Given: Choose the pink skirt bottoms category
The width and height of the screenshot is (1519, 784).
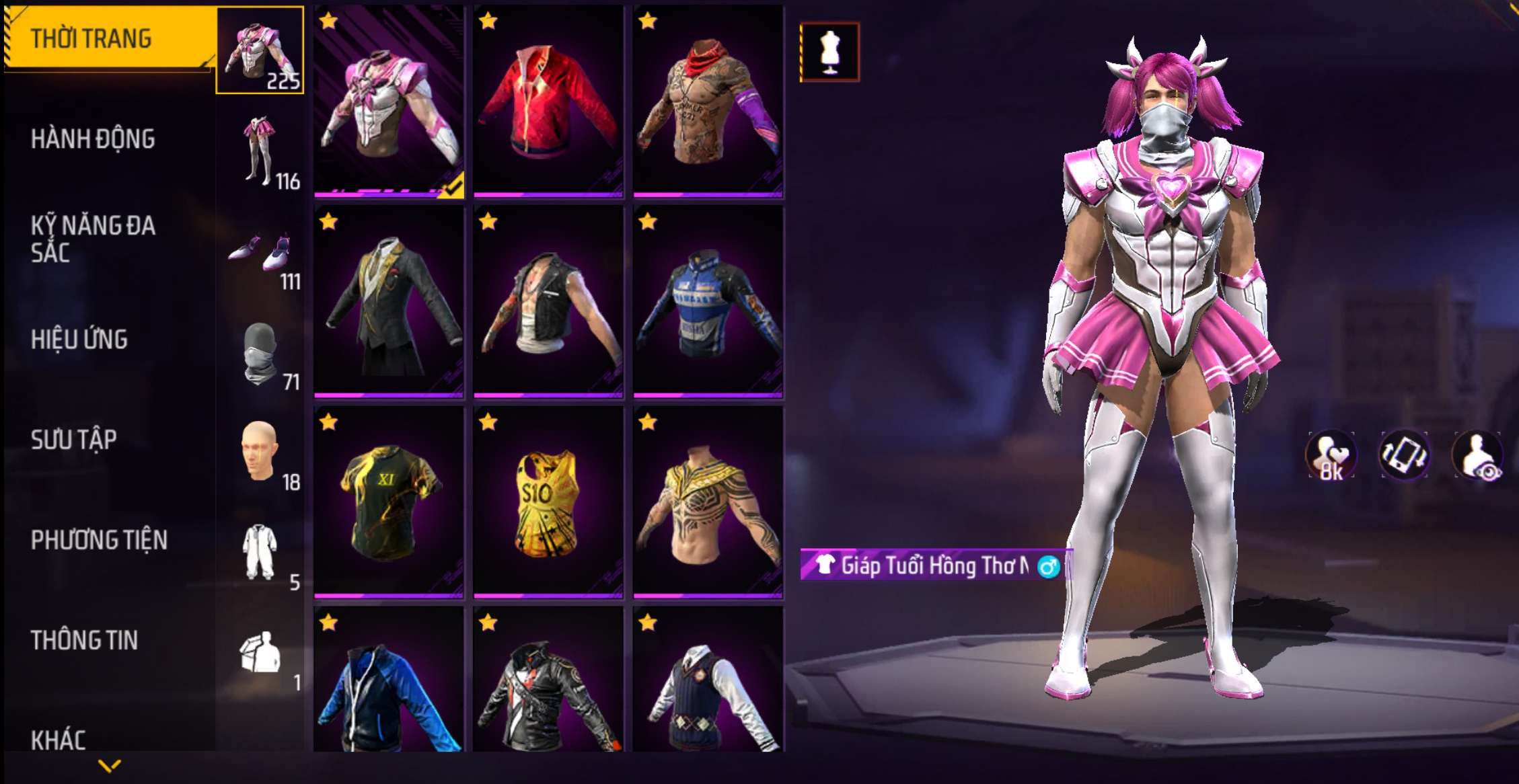Looking at the screenshot, I should 260,151.
